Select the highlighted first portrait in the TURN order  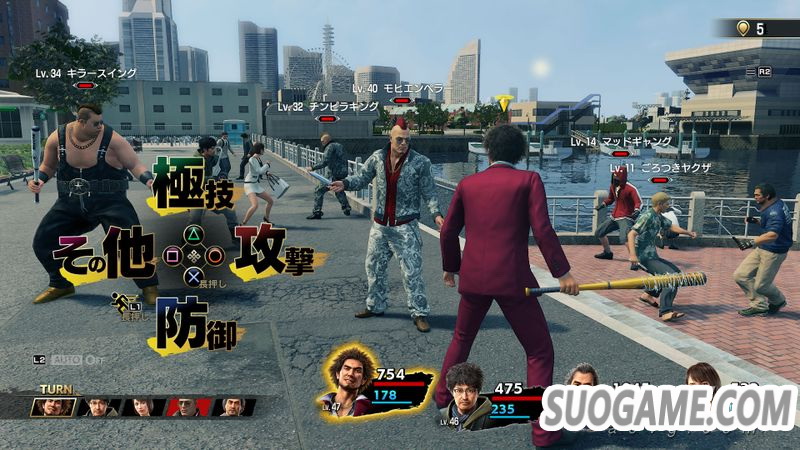52,407
